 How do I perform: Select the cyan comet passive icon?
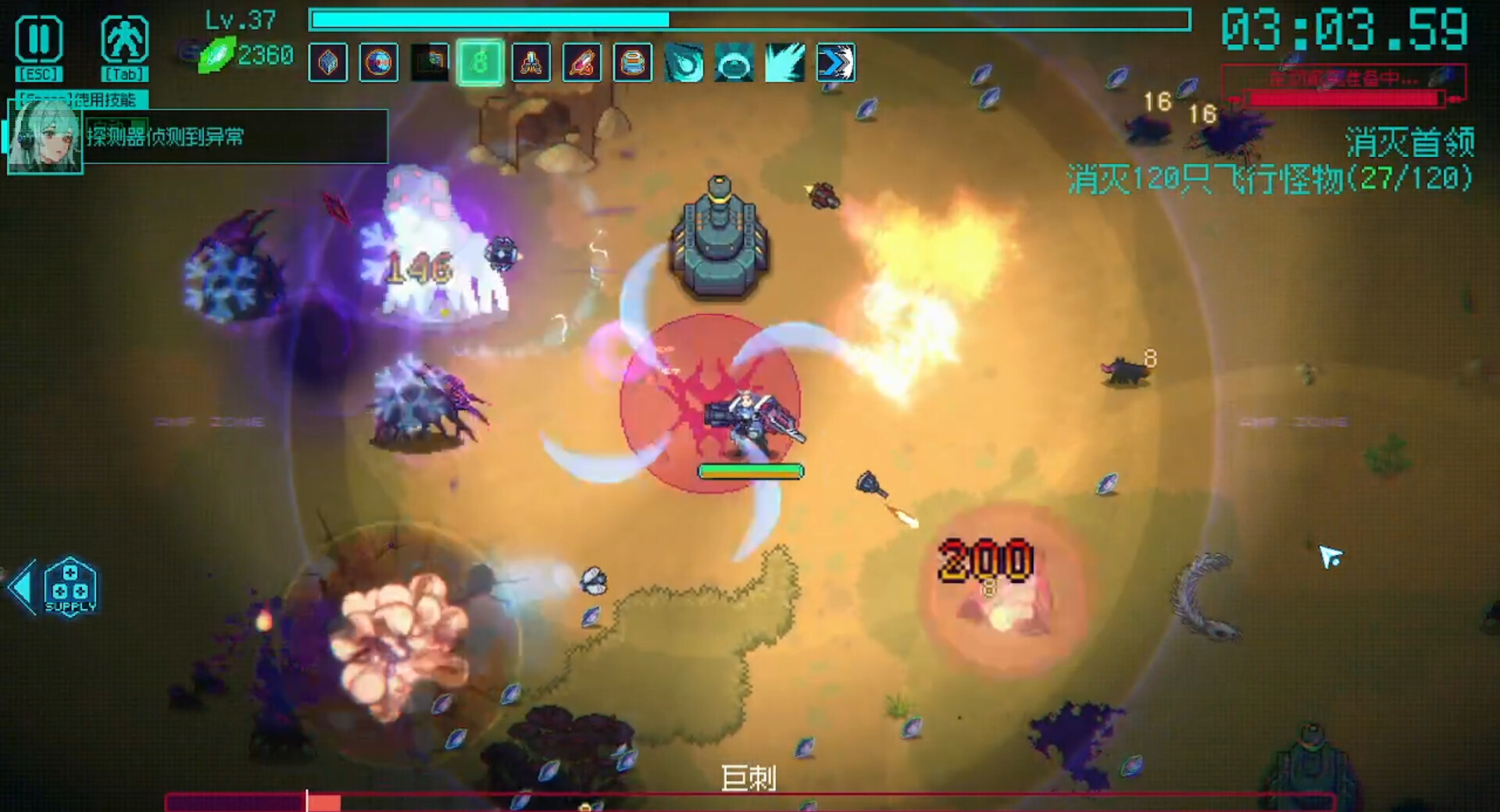click(x=684, y=62)
